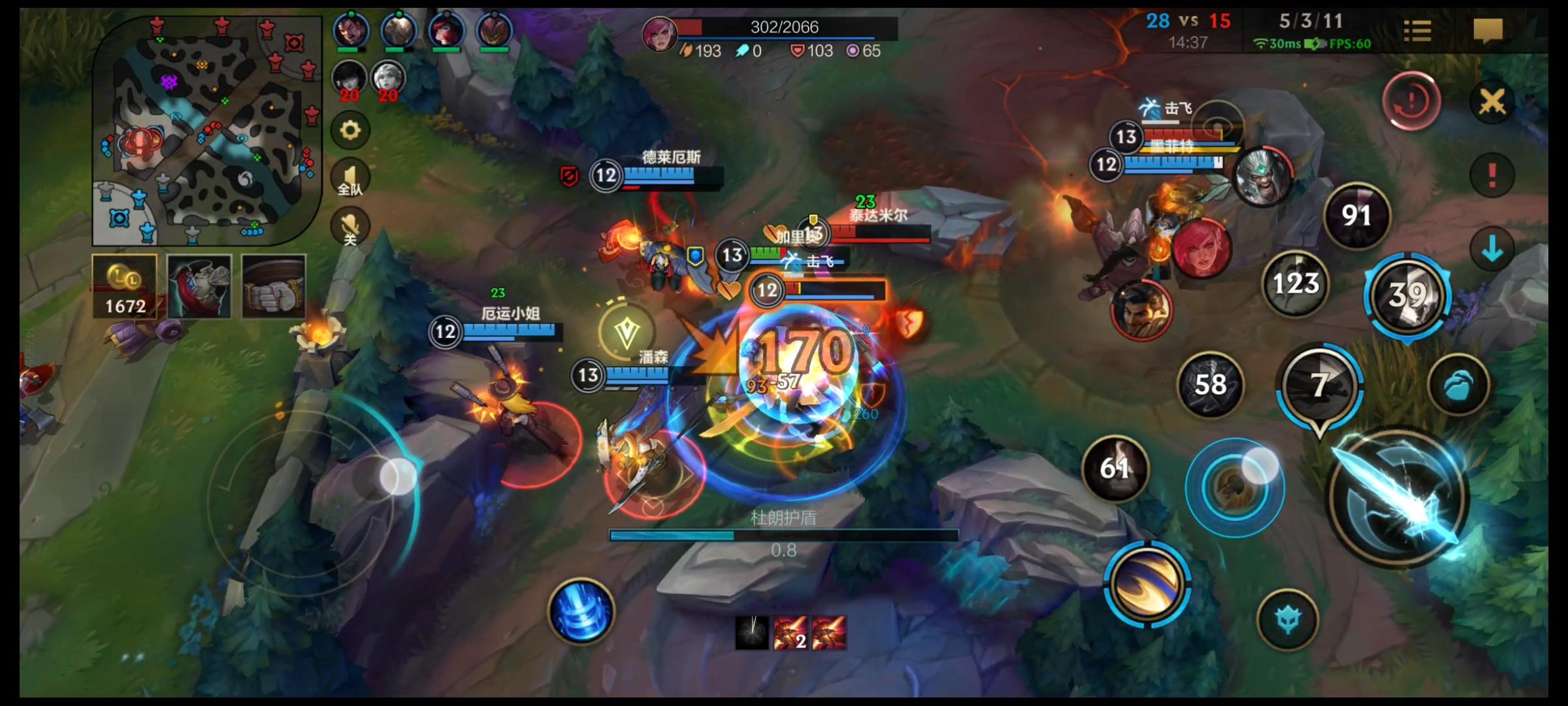Activate the ability on 123 cooldown
This screenshot has height=706, width=1568.
click(1296, 284)
